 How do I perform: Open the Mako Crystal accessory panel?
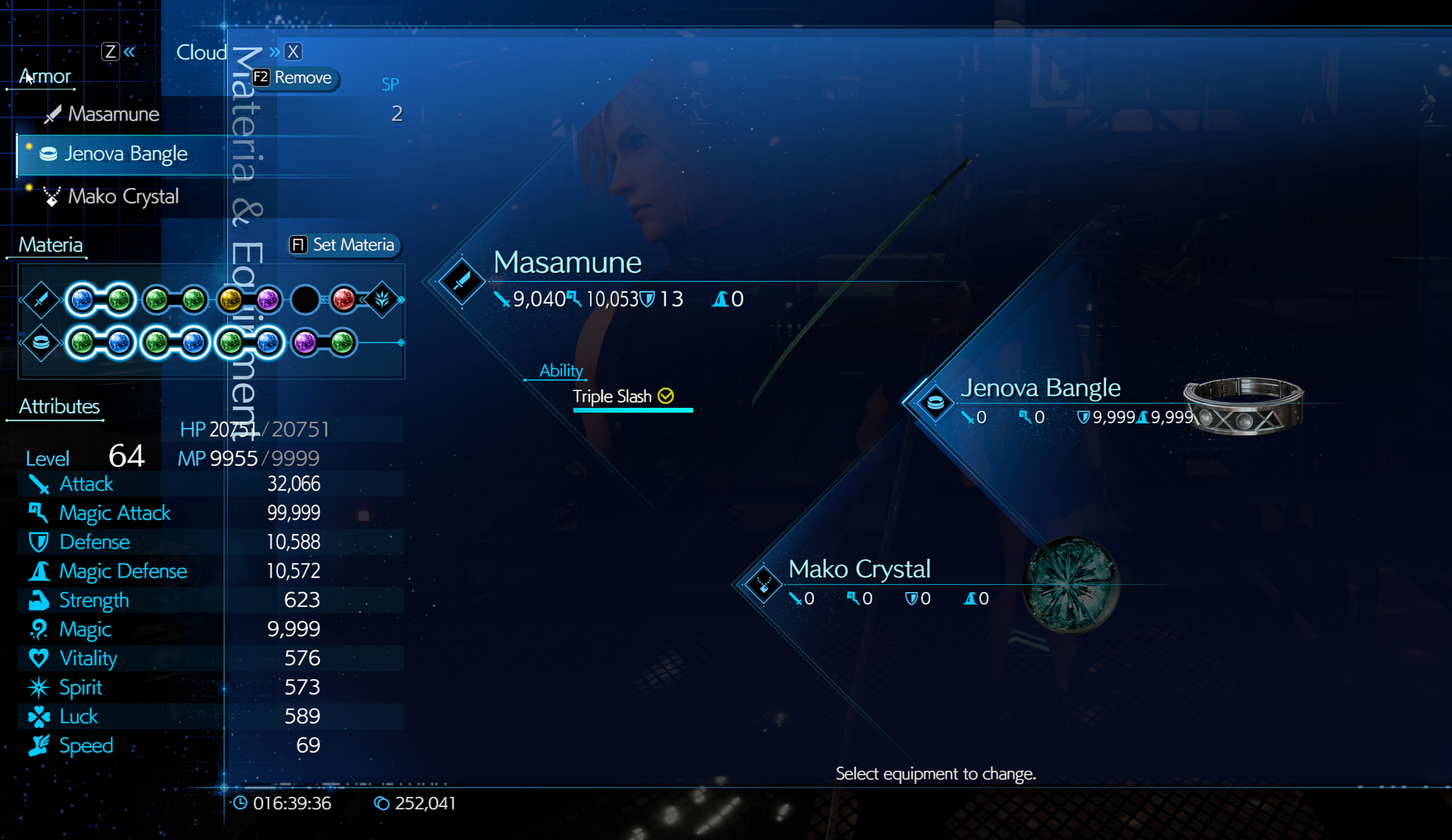[x=859, y=569]
